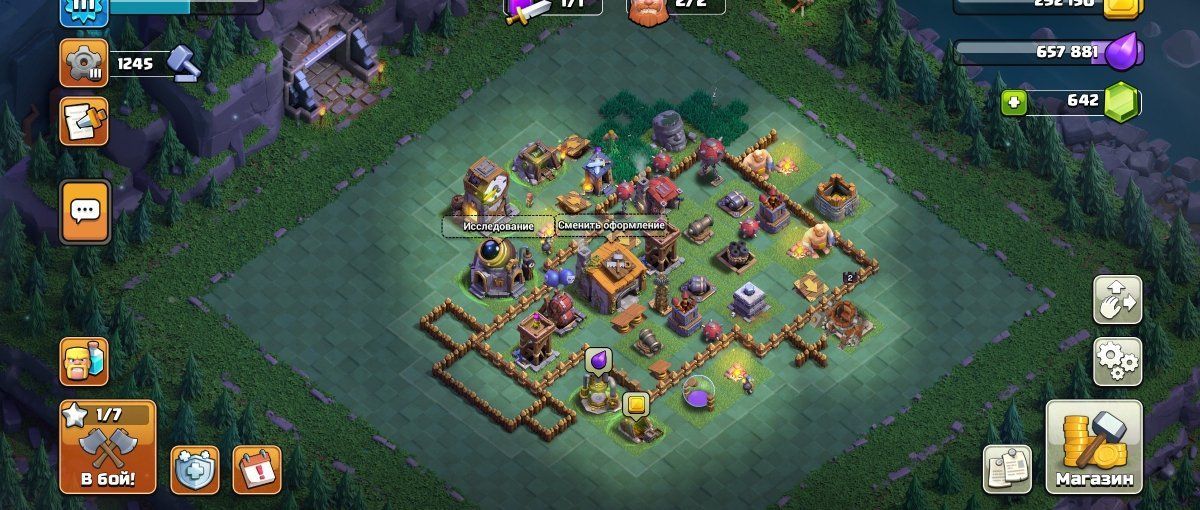Viewport: 1200px width, 510px height.
Task: Open the scroll and brush icon
Action: coord(84,121)
